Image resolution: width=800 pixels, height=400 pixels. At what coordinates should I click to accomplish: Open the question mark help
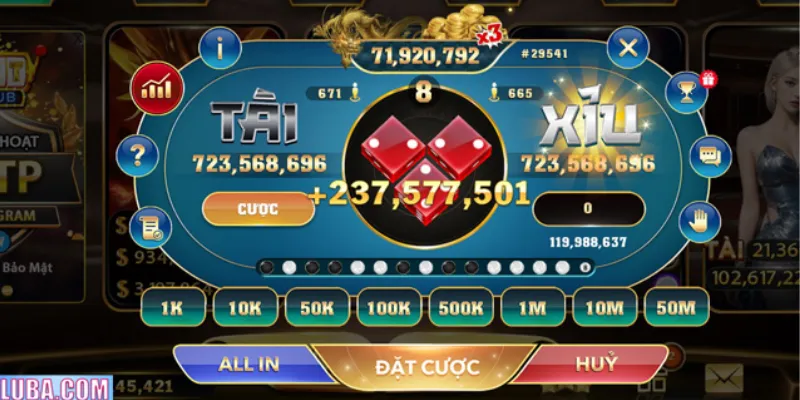click(137, 155)
